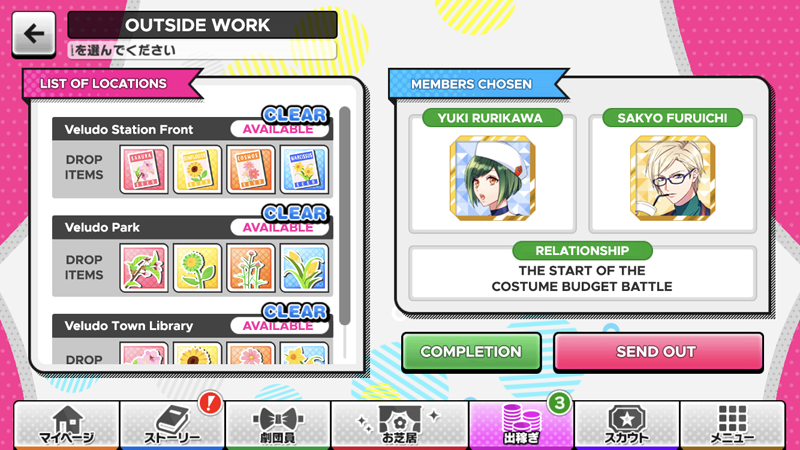Click the Sakura seed packet drop item
Screen dimensions: 800x450
point(144,170)
